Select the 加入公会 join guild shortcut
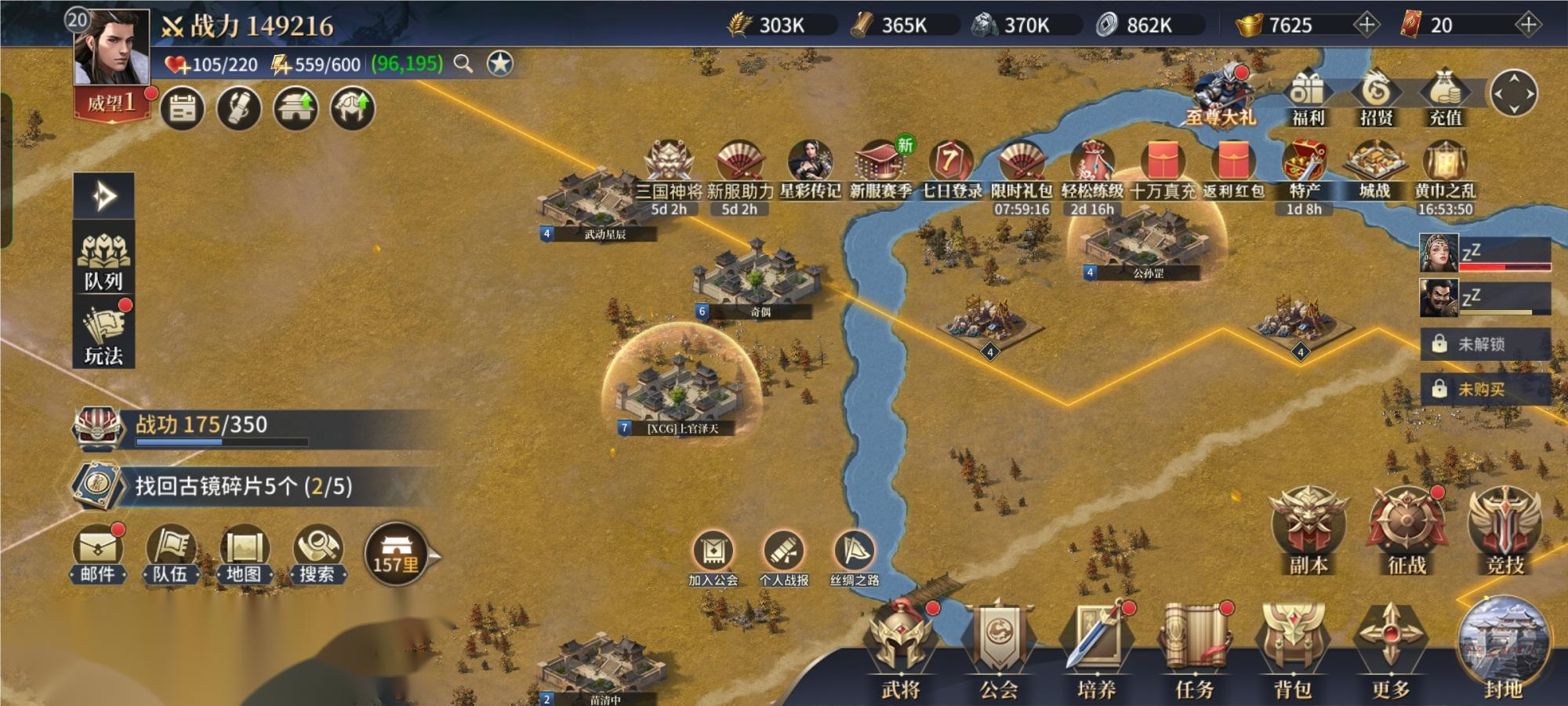The width and height of the screenshot is (1568, 706). point(713,558)
